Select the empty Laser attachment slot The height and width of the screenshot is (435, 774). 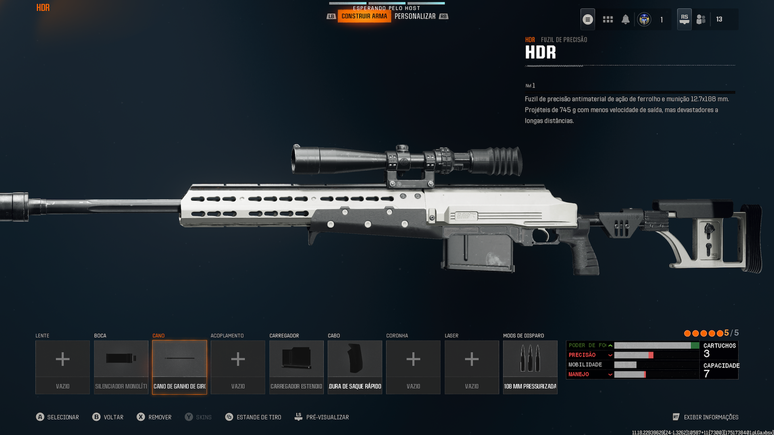click(x=472, y=366)
